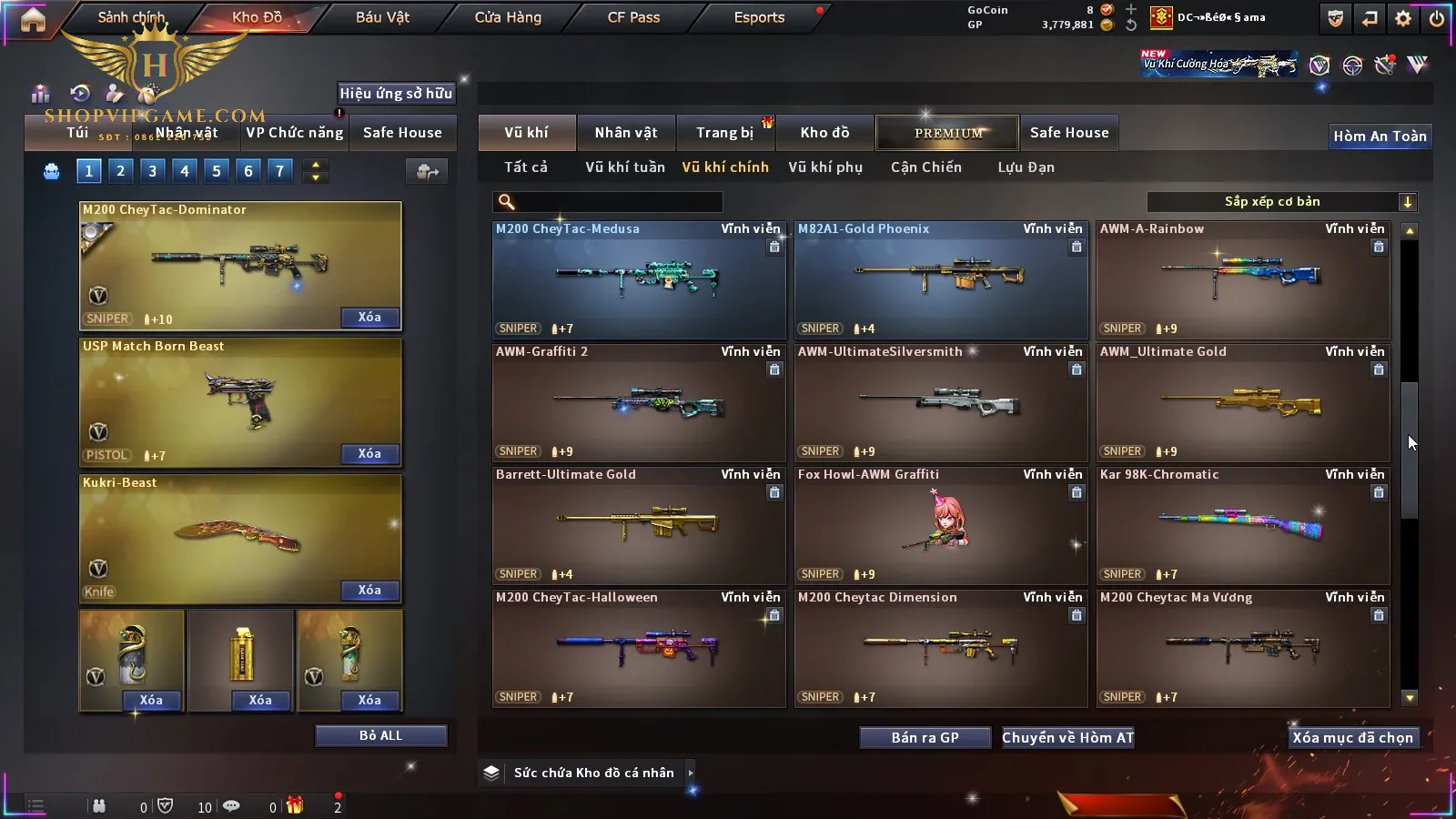Open the Sắp xếp cơ bản dropdown
Image resolution: width=1456 pixels, height=819 pixels.
pos(1281,202)
